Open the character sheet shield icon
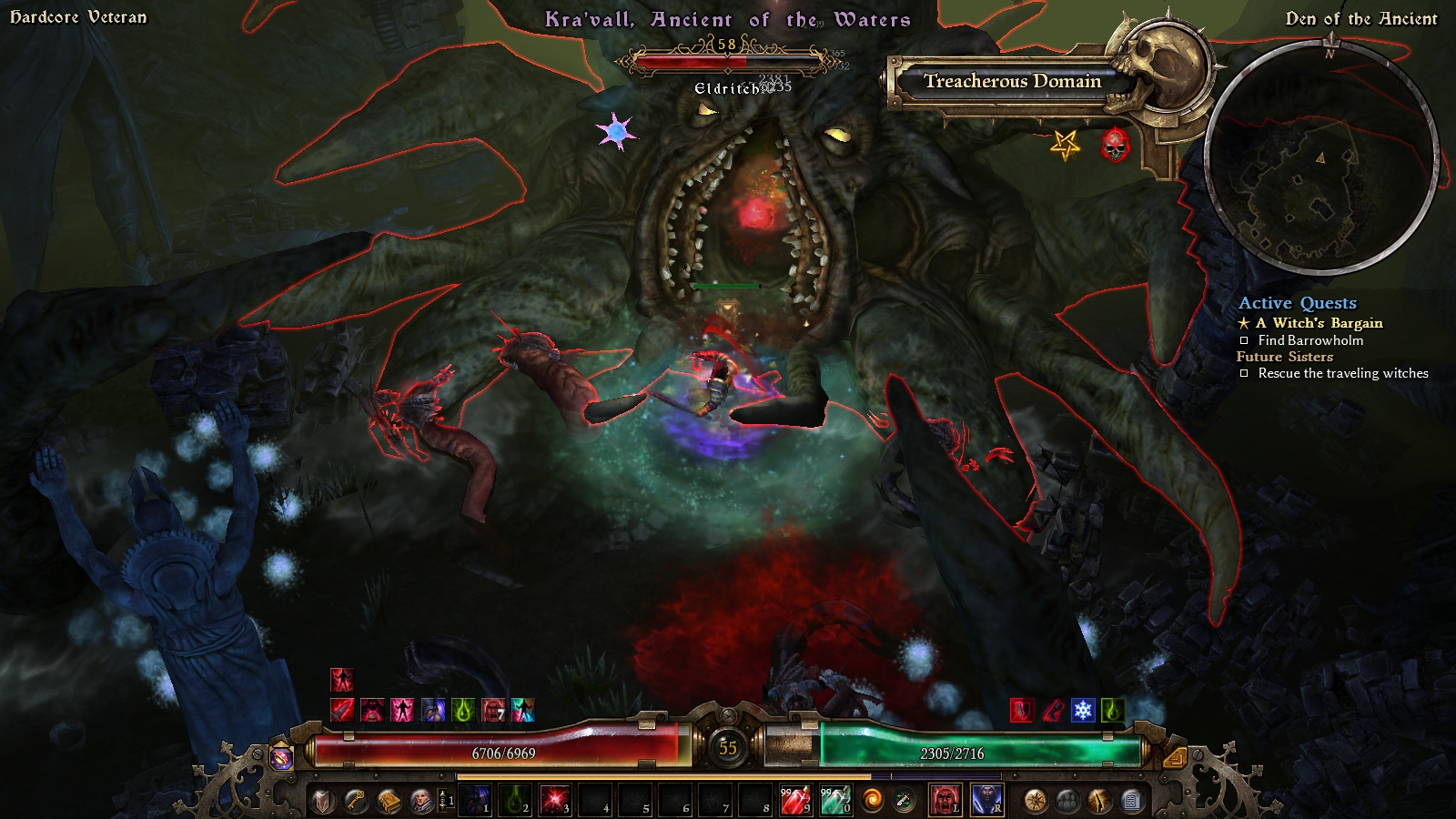This screenshot has width=1456, height=819. point(323,801)
